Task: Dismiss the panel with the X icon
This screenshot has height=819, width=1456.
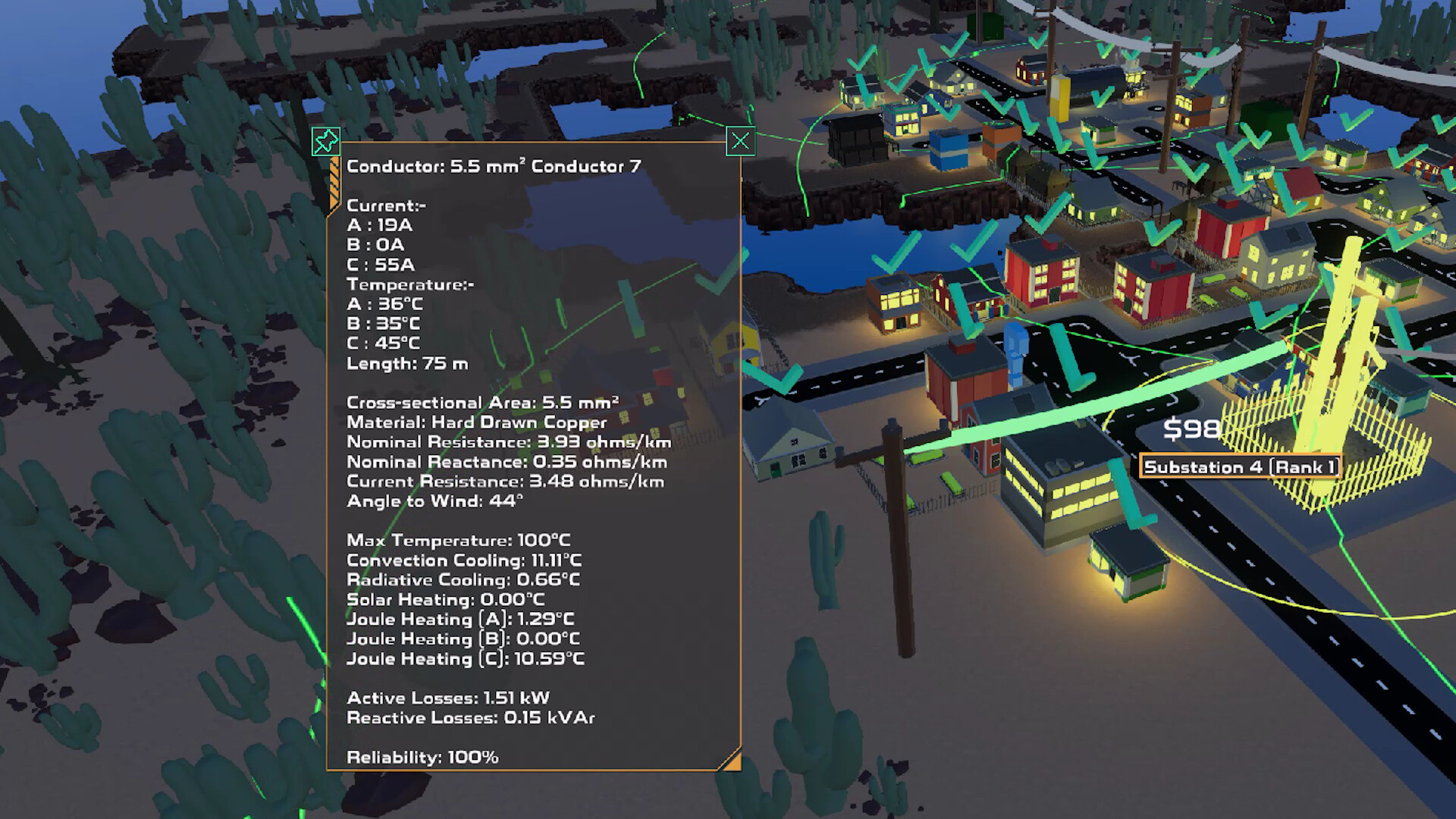Action: point(740,141)
